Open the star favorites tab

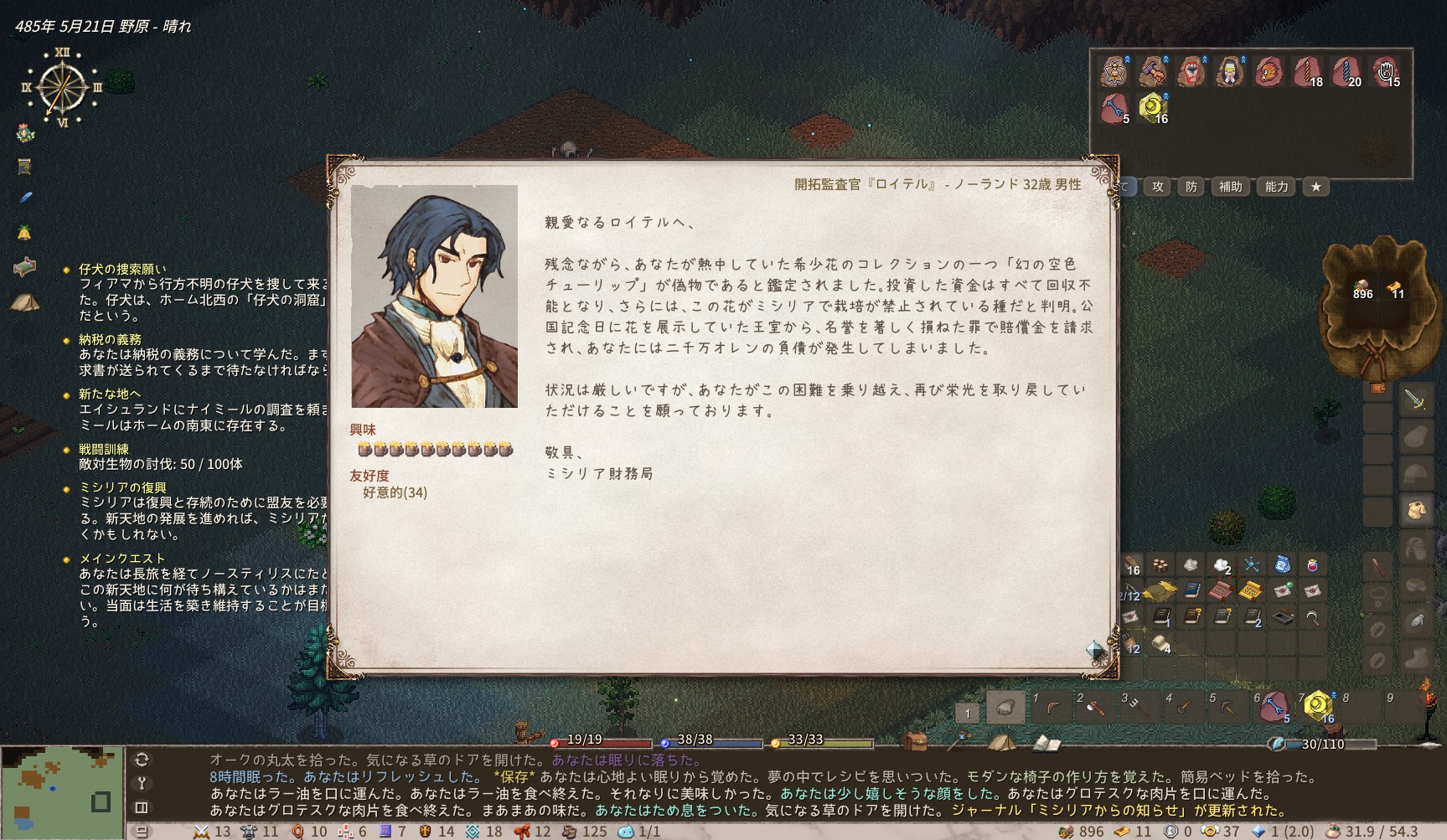click(1316, 187)
